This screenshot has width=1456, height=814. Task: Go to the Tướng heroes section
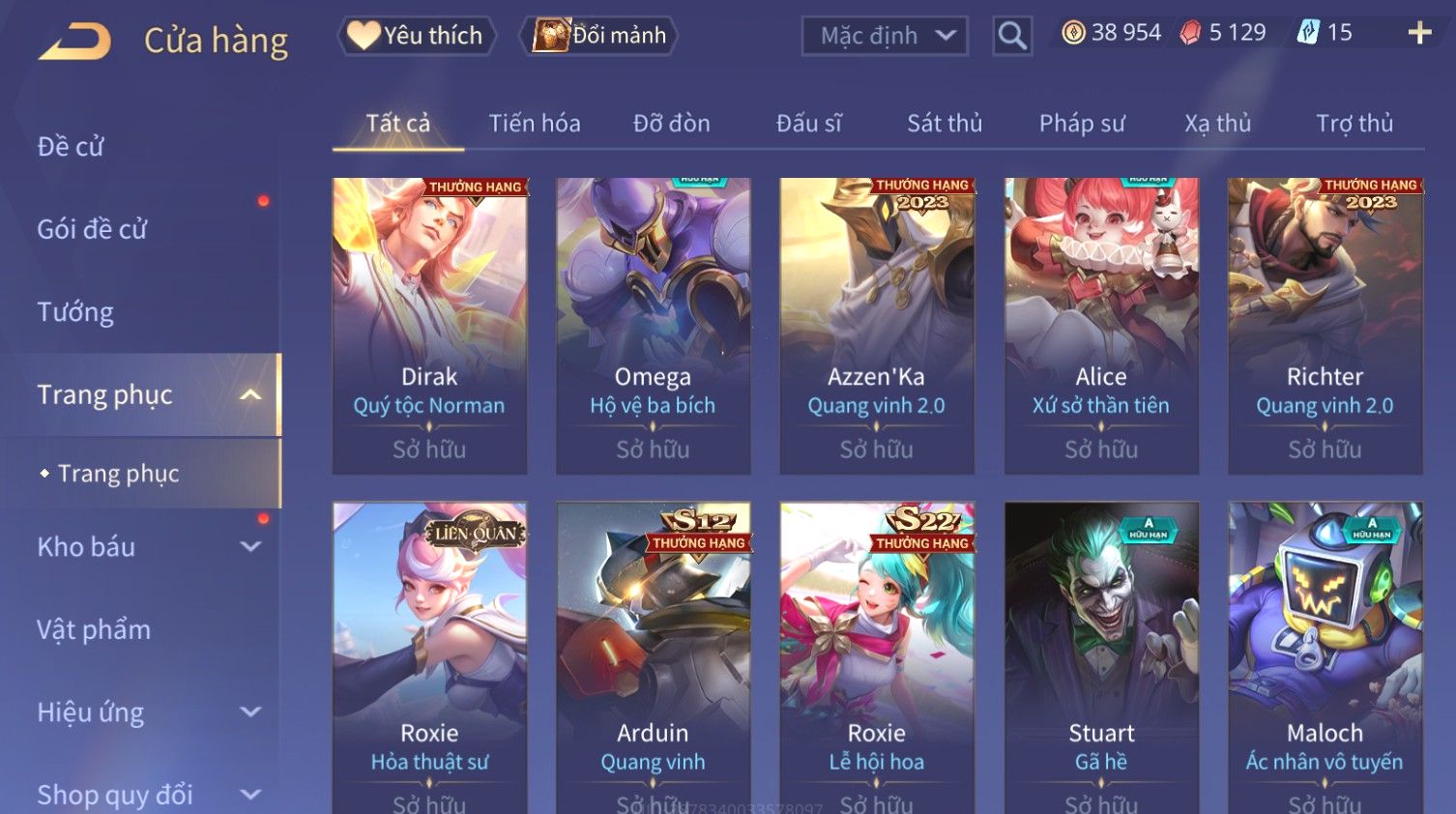tap(75, 312)
